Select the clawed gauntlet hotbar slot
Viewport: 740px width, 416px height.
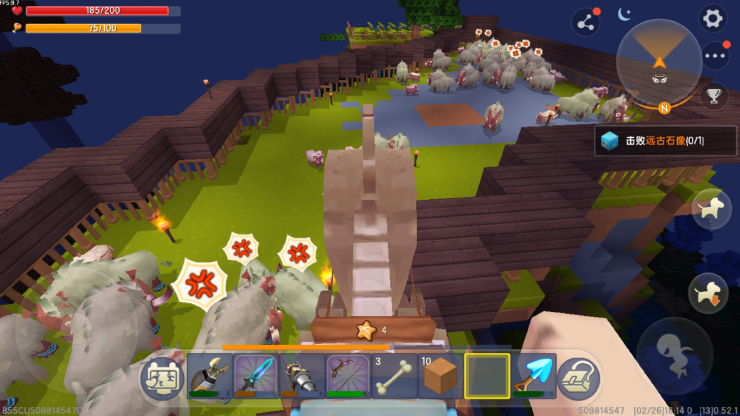(209, 376)
